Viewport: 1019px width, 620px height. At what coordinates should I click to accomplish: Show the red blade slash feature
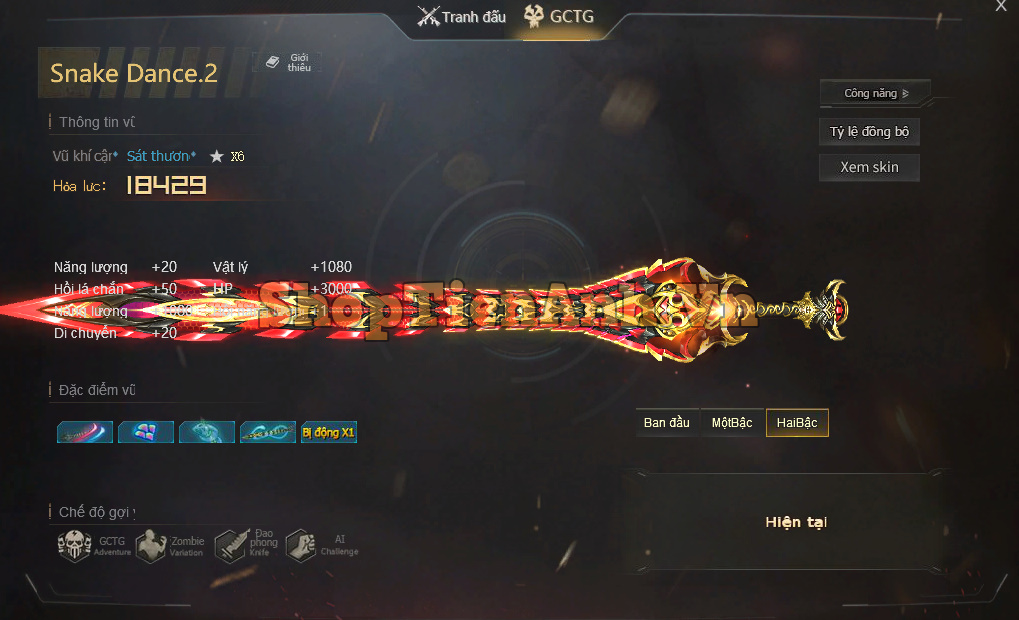pyautogui.click(x=85, y=432)
